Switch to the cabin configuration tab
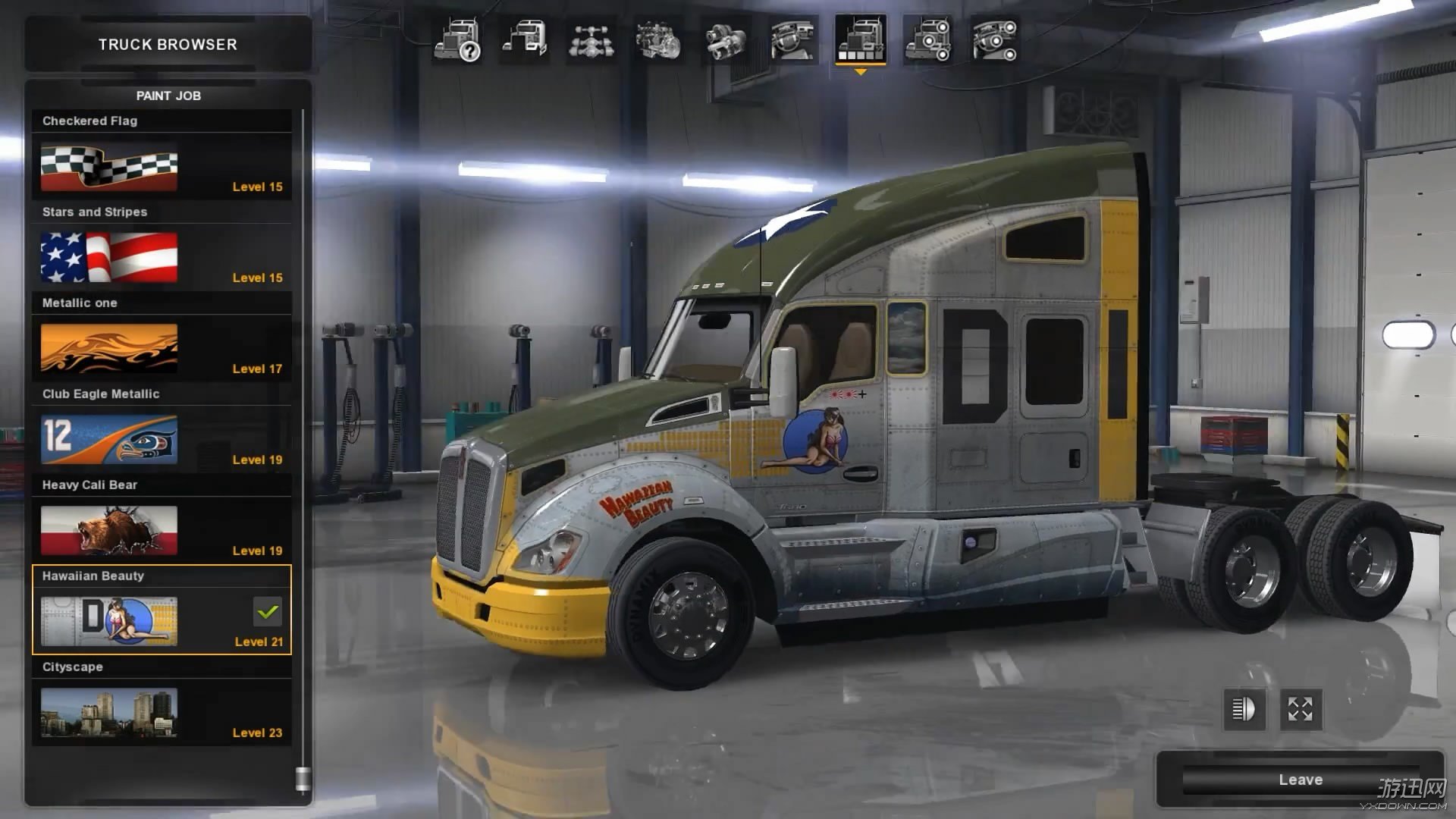 (524, 40)
